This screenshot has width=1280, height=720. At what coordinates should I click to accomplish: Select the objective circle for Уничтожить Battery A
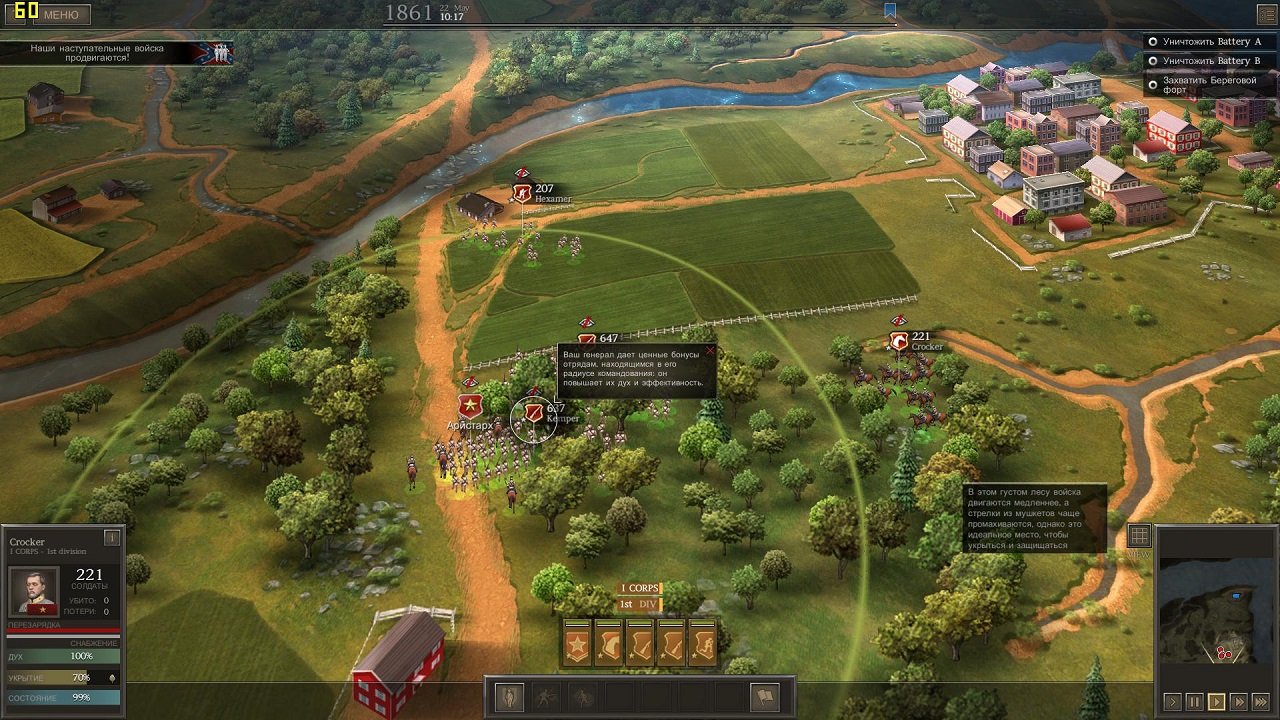[1153, 42]
